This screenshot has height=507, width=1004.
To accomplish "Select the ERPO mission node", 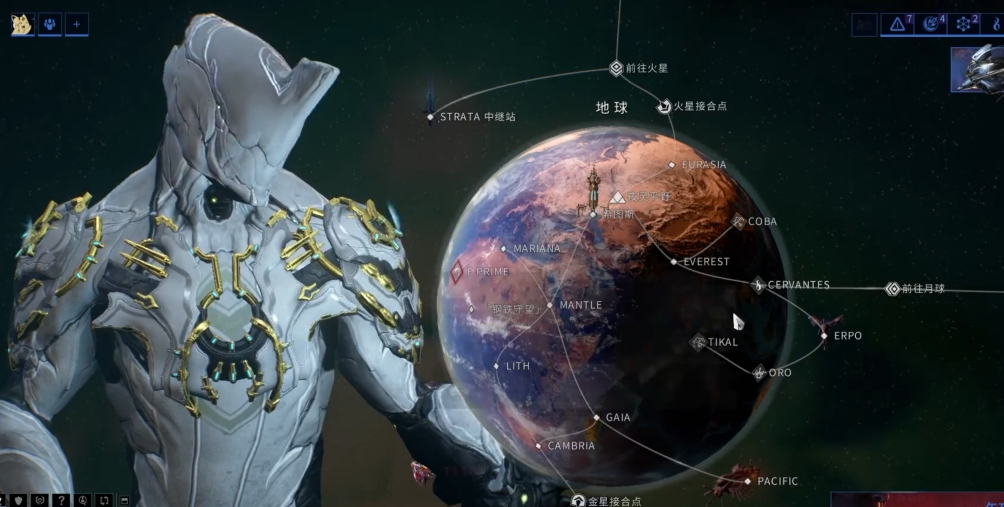I will (x=824, y=336).
